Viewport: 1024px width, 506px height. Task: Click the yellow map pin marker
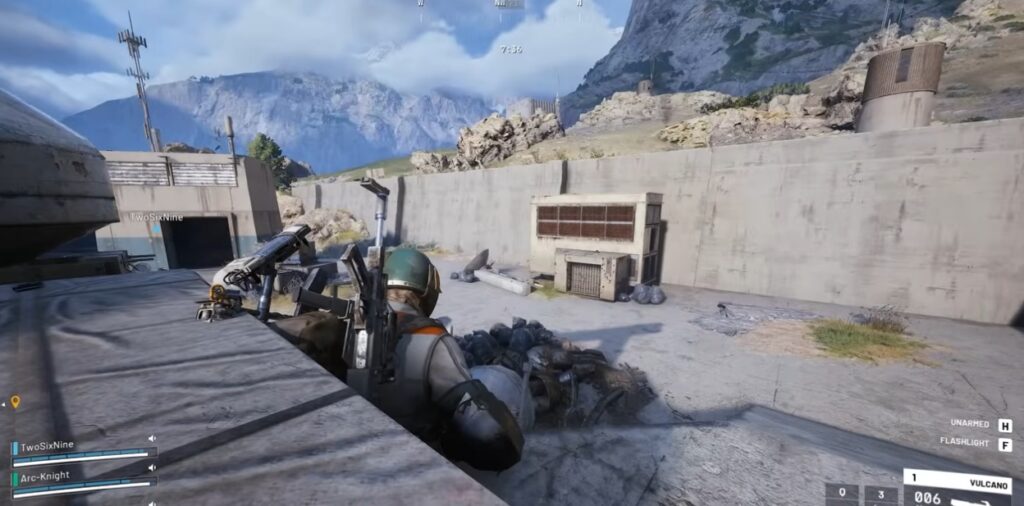pos(15,402)
